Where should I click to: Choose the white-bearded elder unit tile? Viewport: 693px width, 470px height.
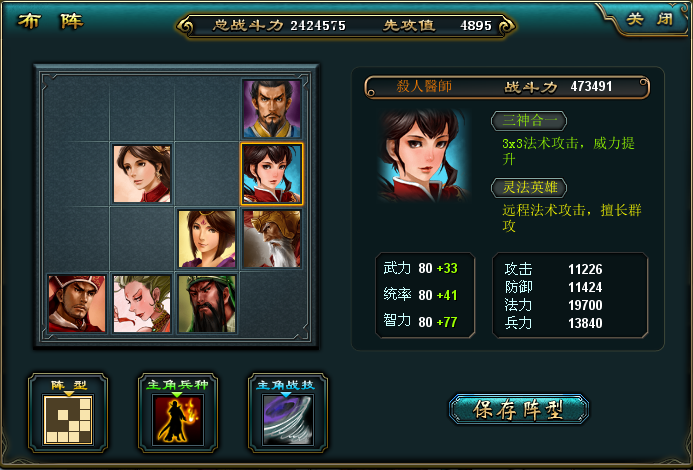271,239
